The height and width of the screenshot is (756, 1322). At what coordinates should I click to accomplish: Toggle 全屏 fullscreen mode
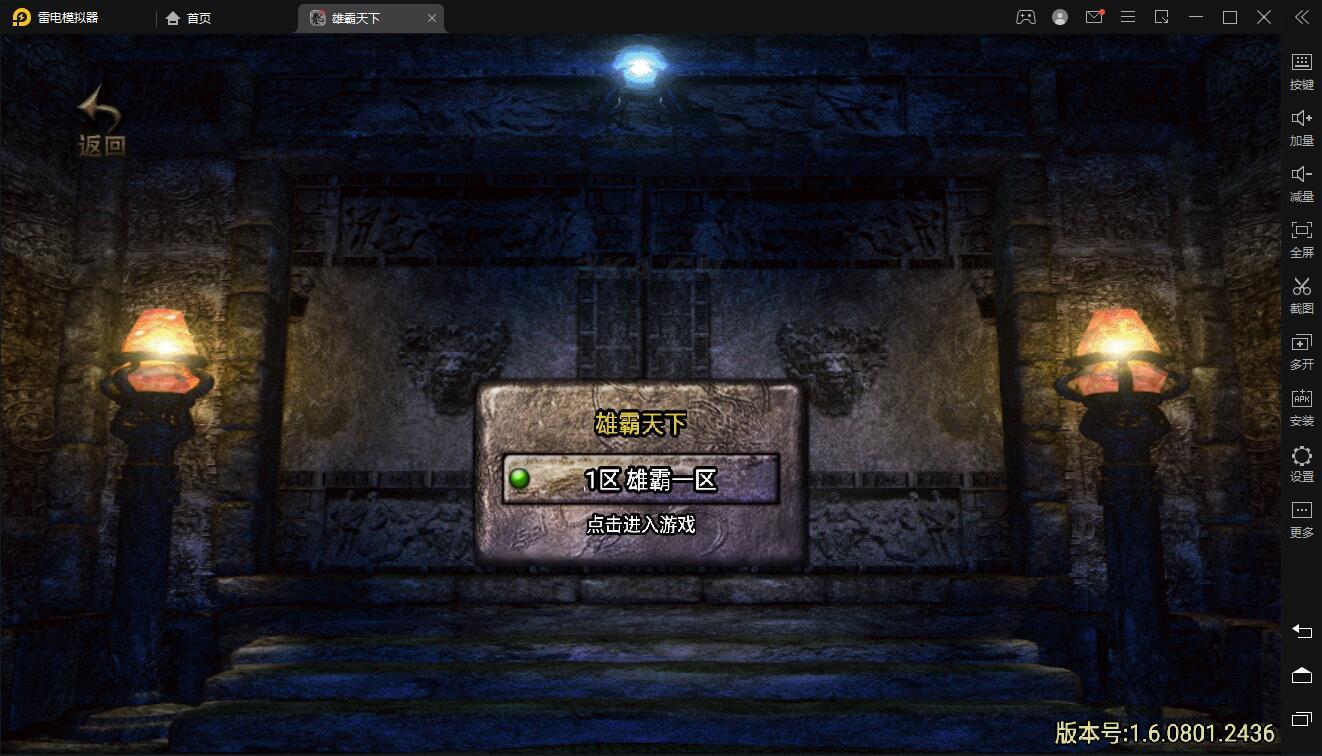tap(1301, 238)
